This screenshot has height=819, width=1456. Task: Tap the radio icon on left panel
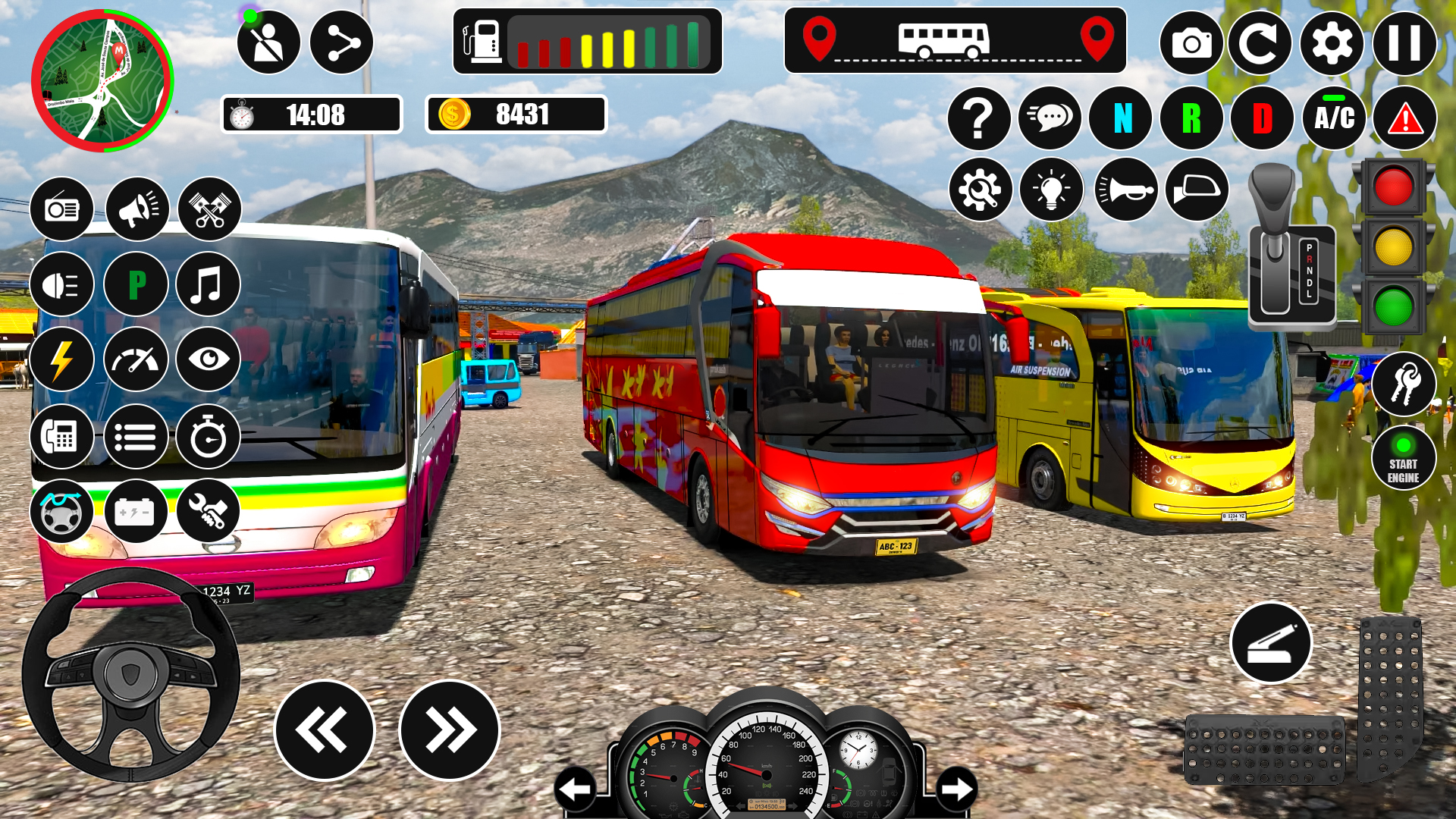pyautogui.click(x=63, y=209)
